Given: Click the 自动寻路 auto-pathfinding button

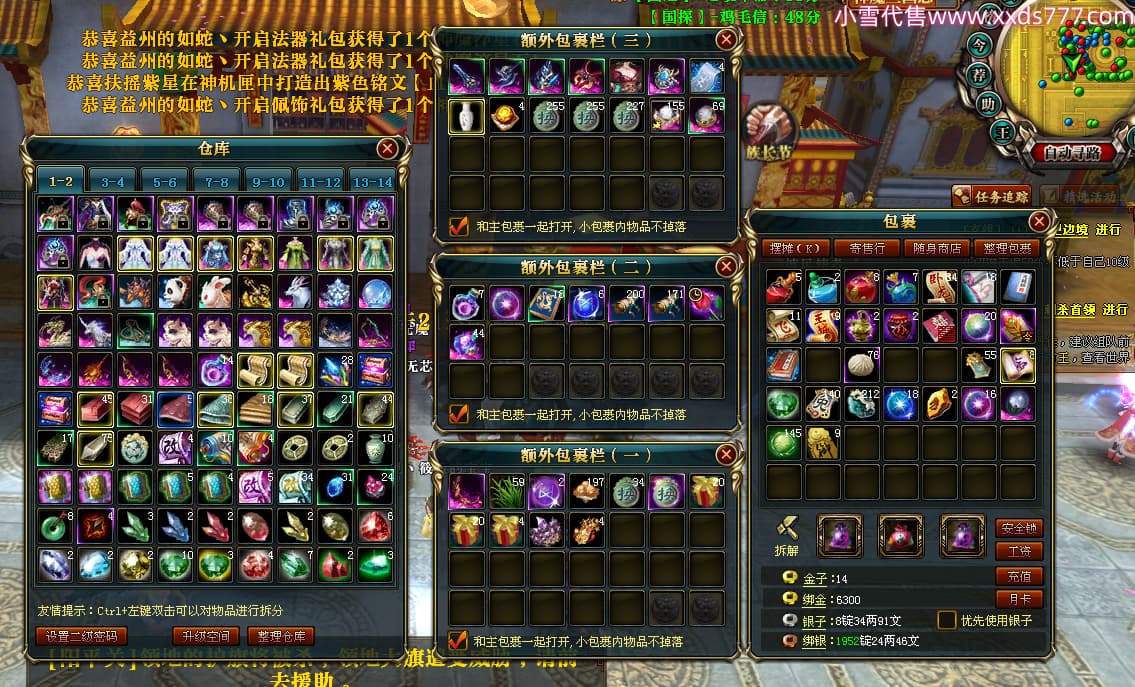Looking at the screenshot, I should click(1072, 154).
